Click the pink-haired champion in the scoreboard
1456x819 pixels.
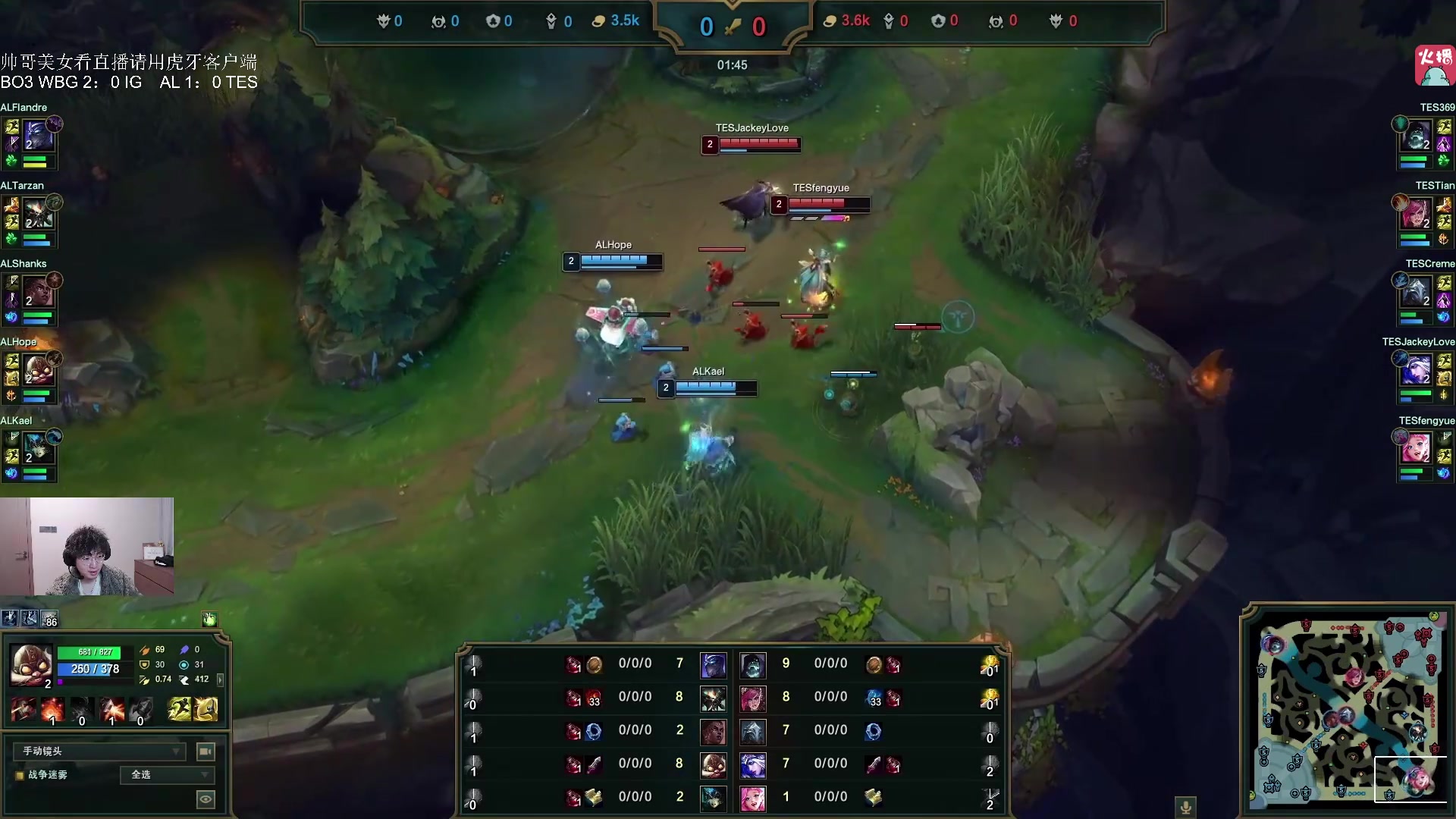(x=752, y=798)
